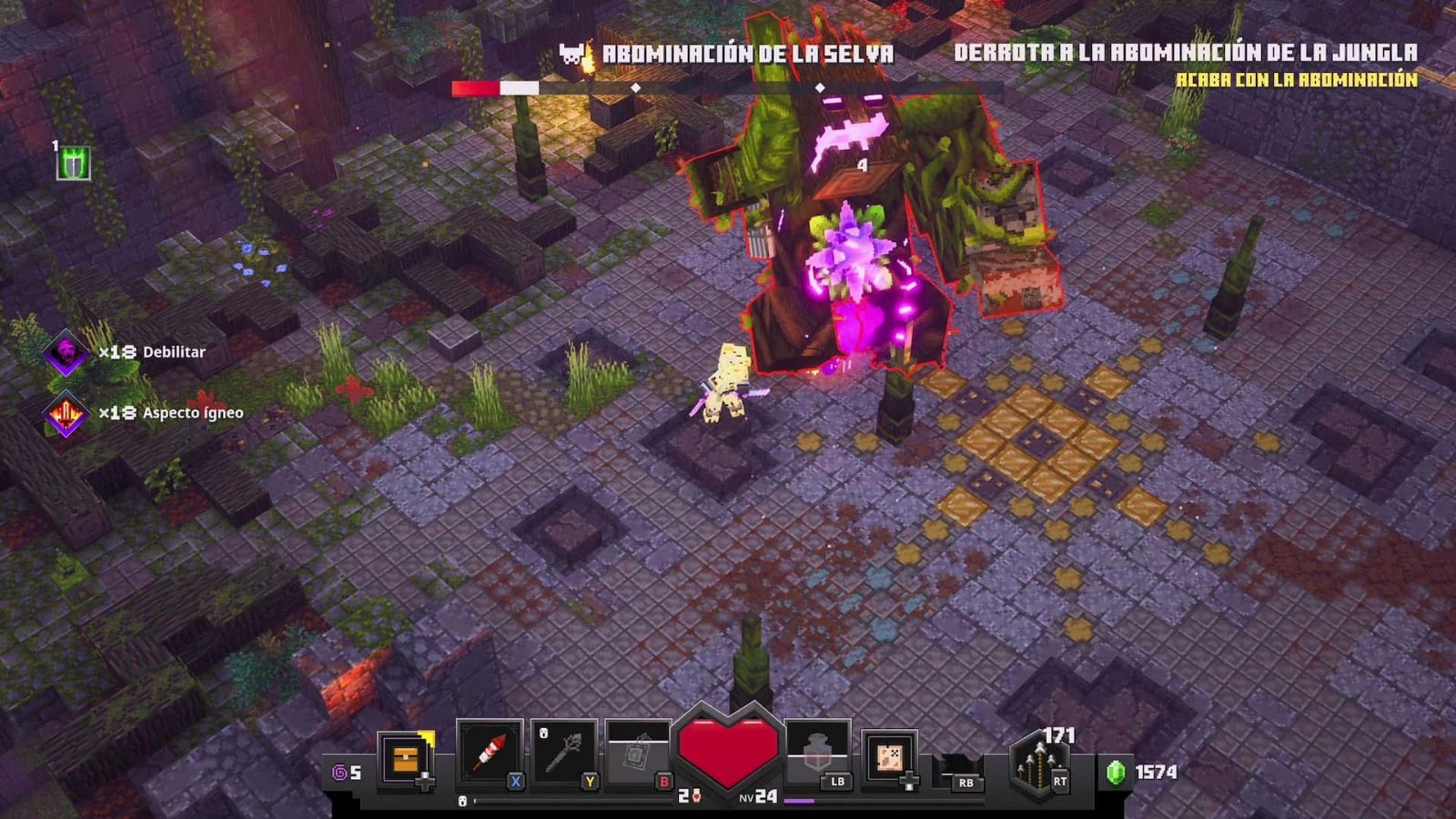Screen dimensions: 1456x819
Task: Use the firework rocket artifact
Action: (490, 753)
